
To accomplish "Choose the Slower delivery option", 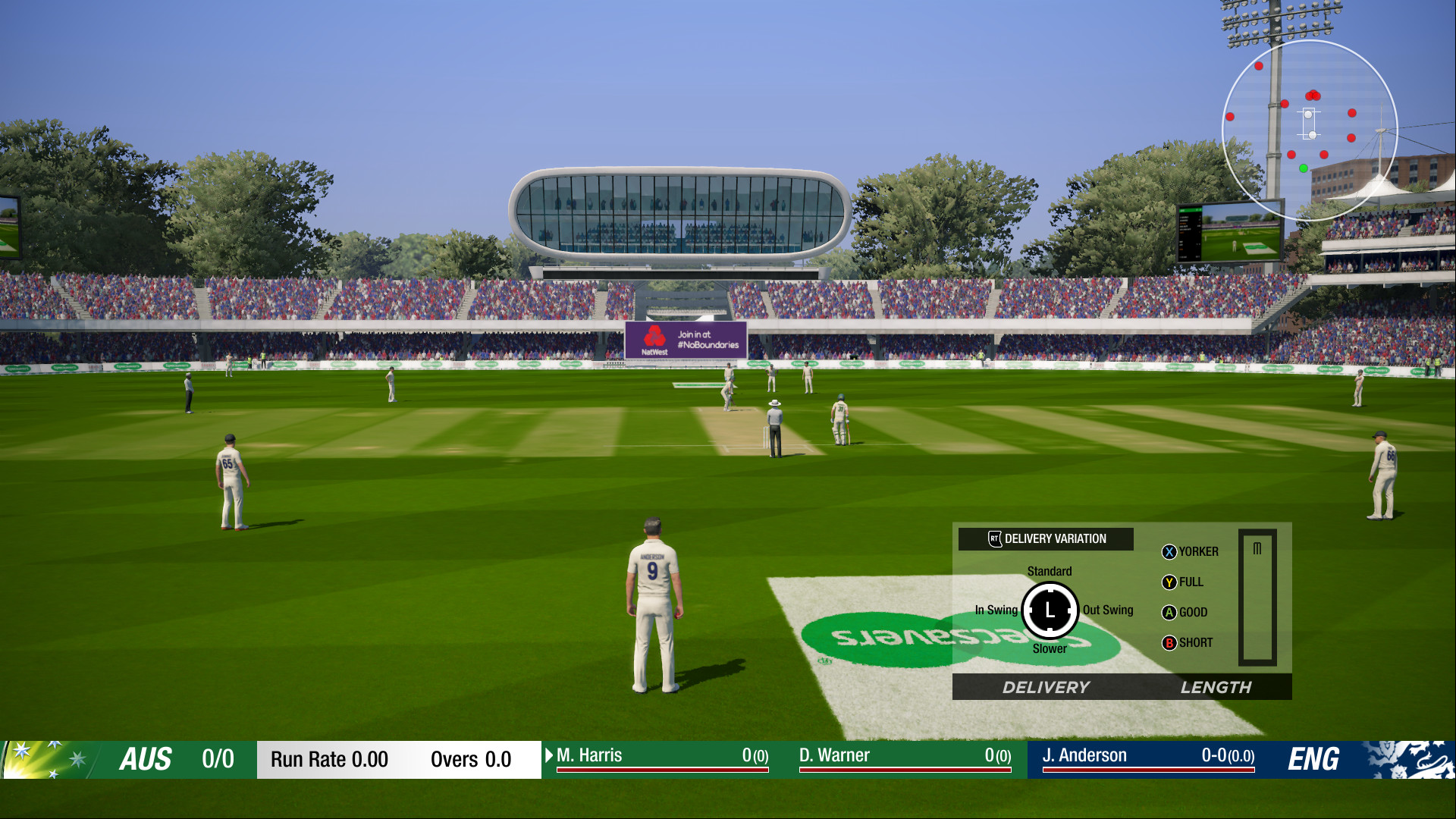I will pos(1050,648).
